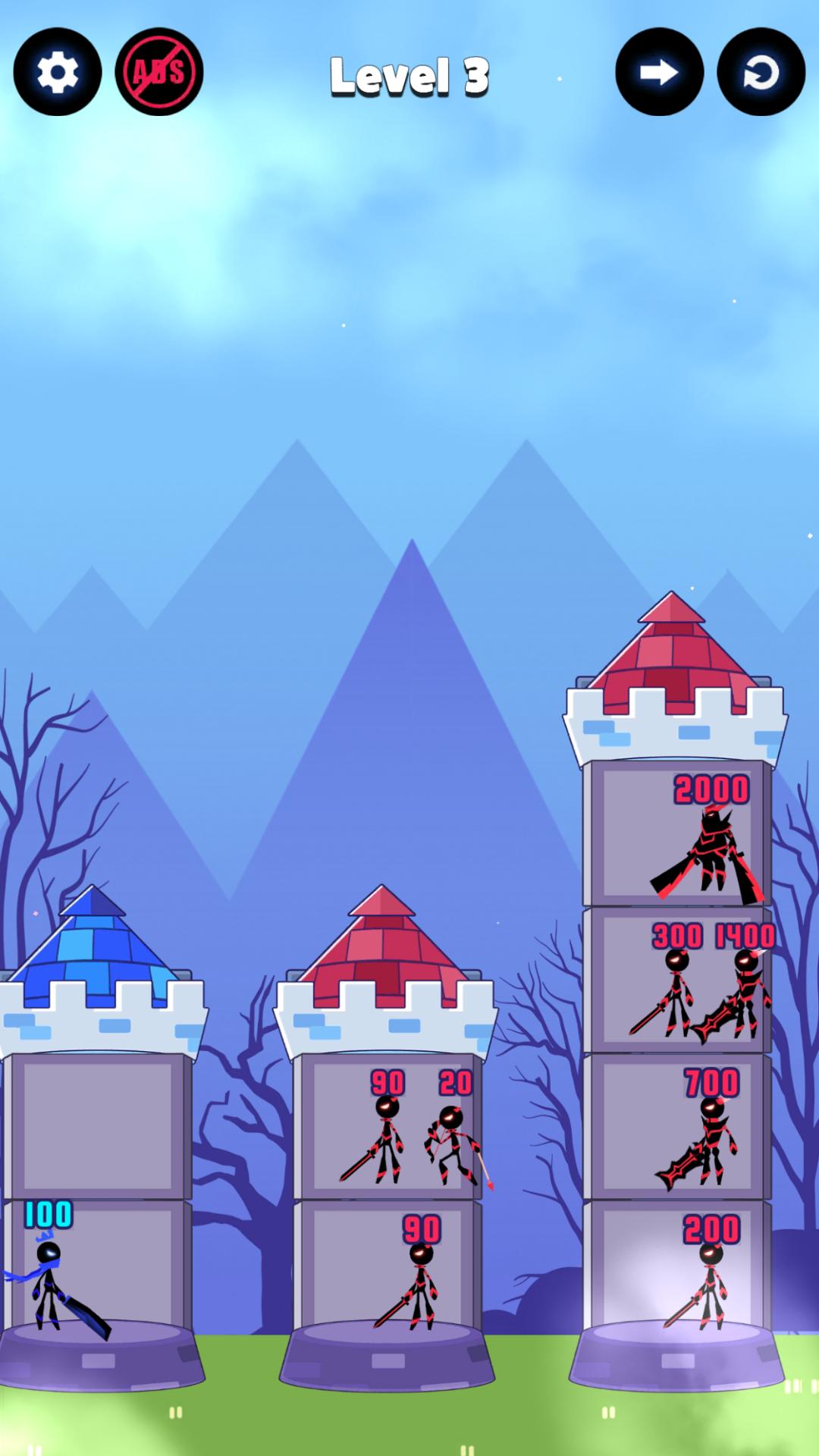Screen dimensions: 819x1456
Task: Restart the level with the circular arrow
Action: coord(761,72)
